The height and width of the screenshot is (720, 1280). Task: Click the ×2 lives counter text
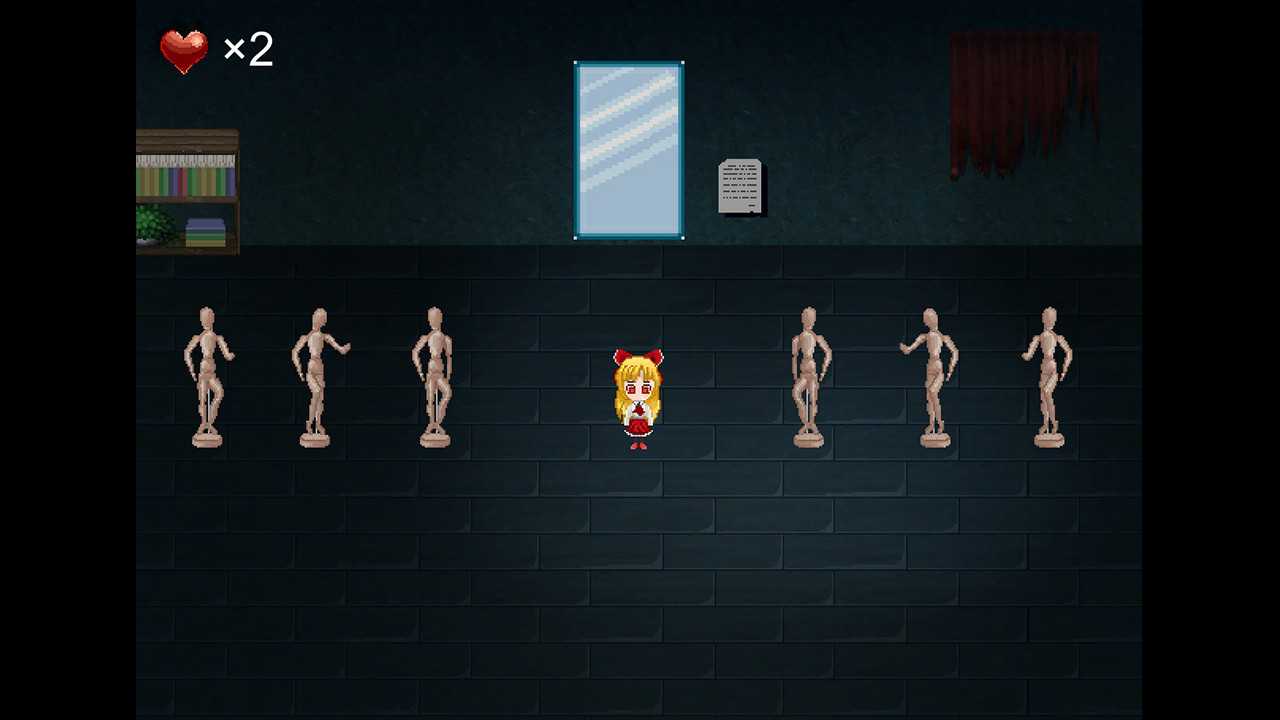point(247,50)
